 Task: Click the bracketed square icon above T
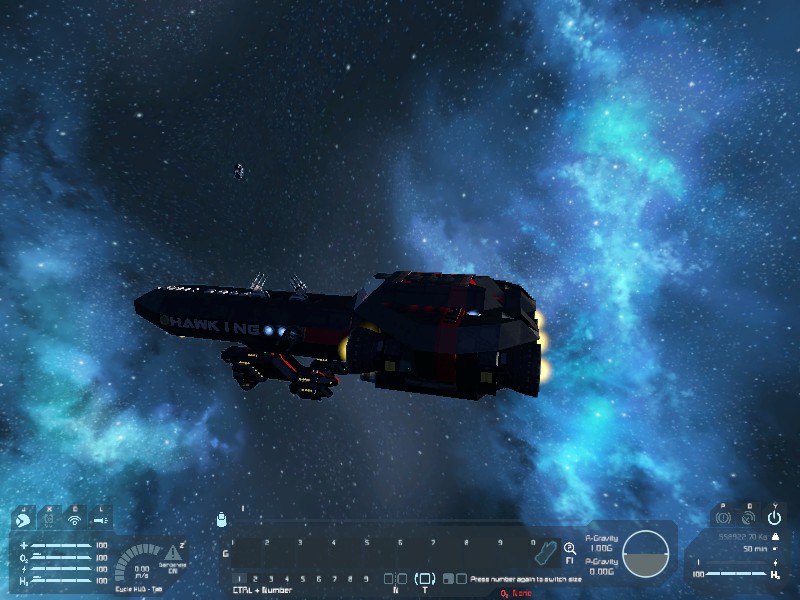pos(425,579)
